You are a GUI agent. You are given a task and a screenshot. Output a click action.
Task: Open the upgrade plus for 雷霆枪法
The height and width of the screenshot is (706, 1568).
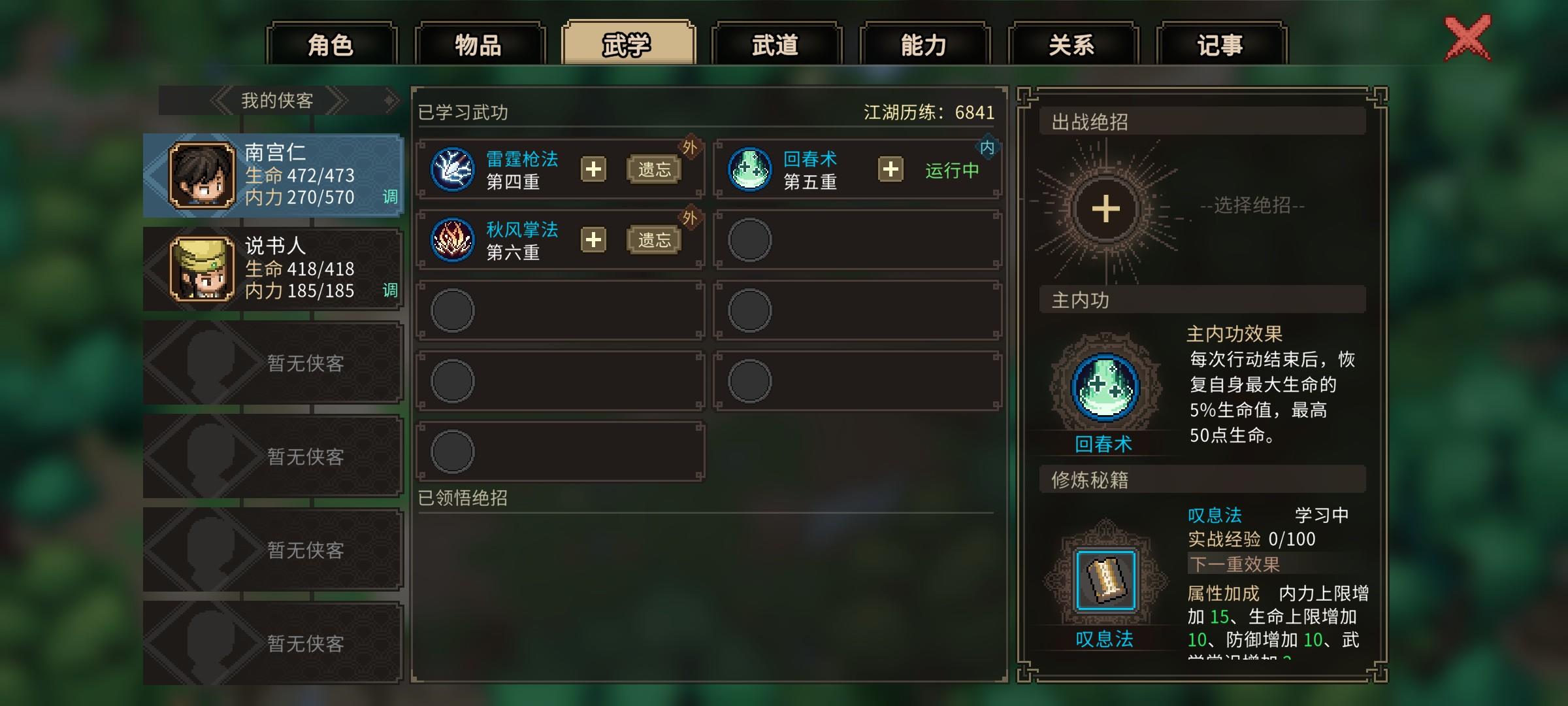594,169
